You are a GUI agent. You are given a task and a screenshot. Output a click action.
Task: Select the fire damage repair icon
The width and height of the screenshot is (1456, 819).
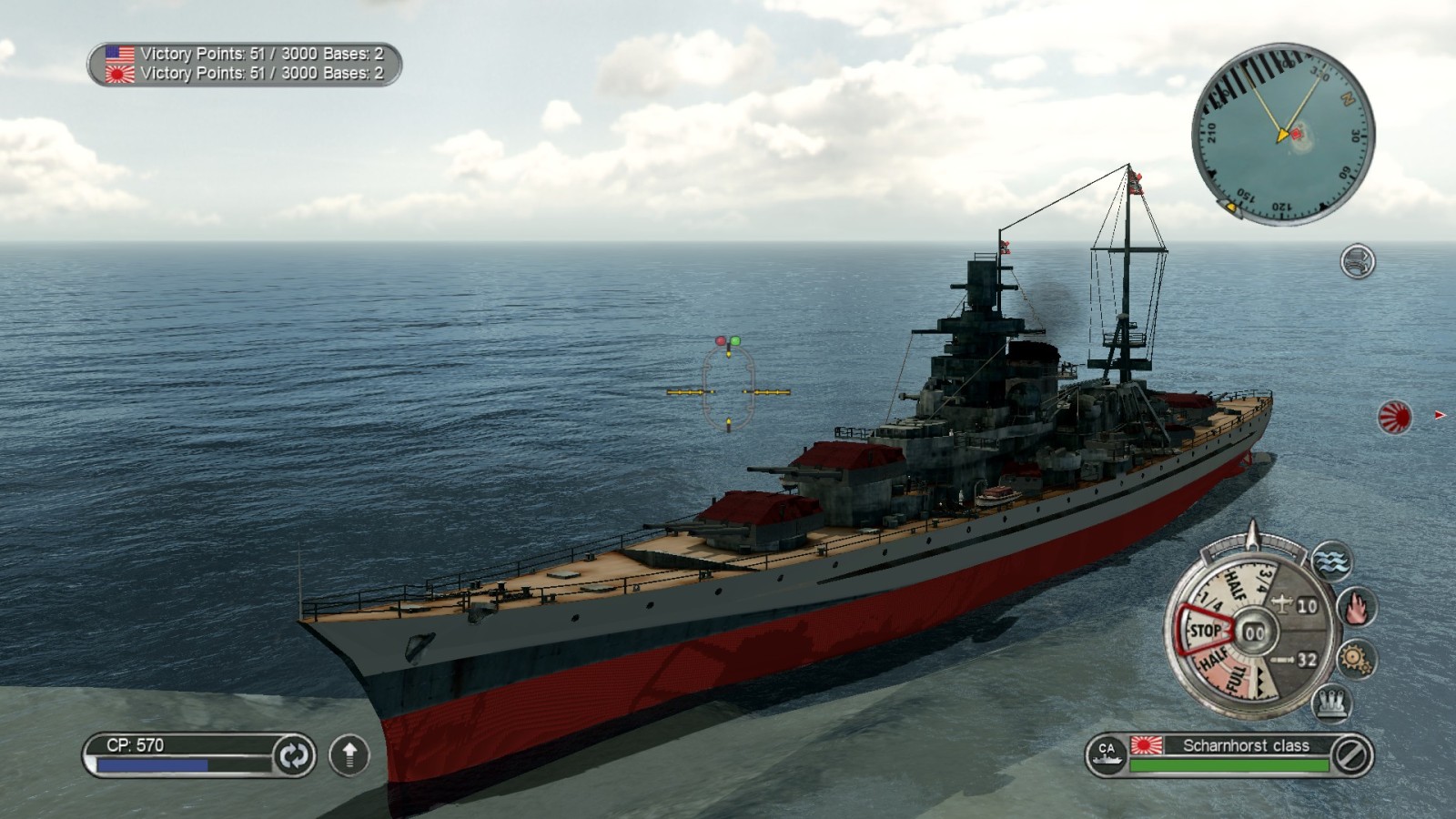coord(1356,607)
